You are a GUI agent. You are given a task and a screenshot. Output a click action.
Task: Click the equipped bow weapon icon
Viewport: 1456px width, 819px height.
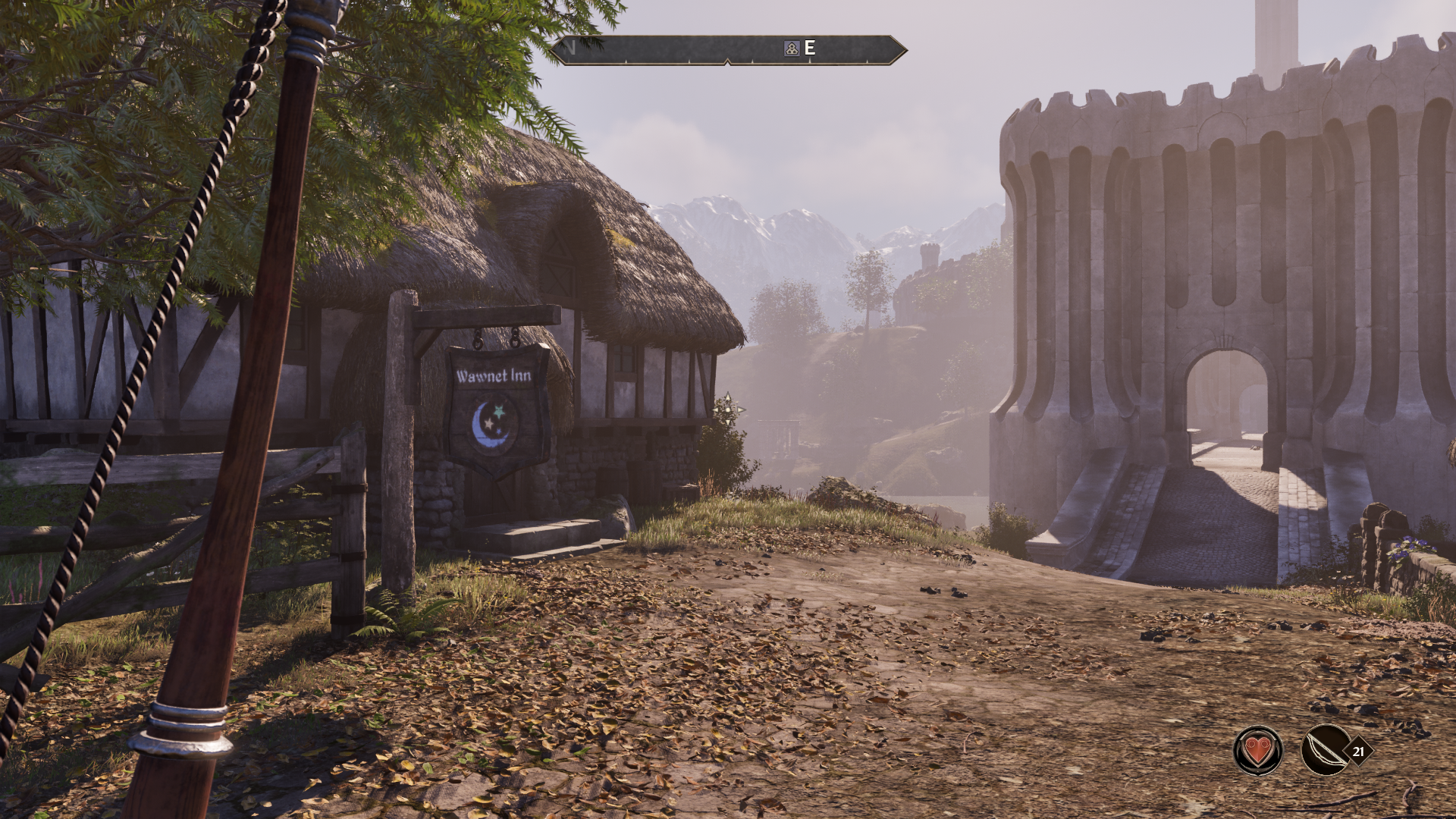[x=1325, y=751]
